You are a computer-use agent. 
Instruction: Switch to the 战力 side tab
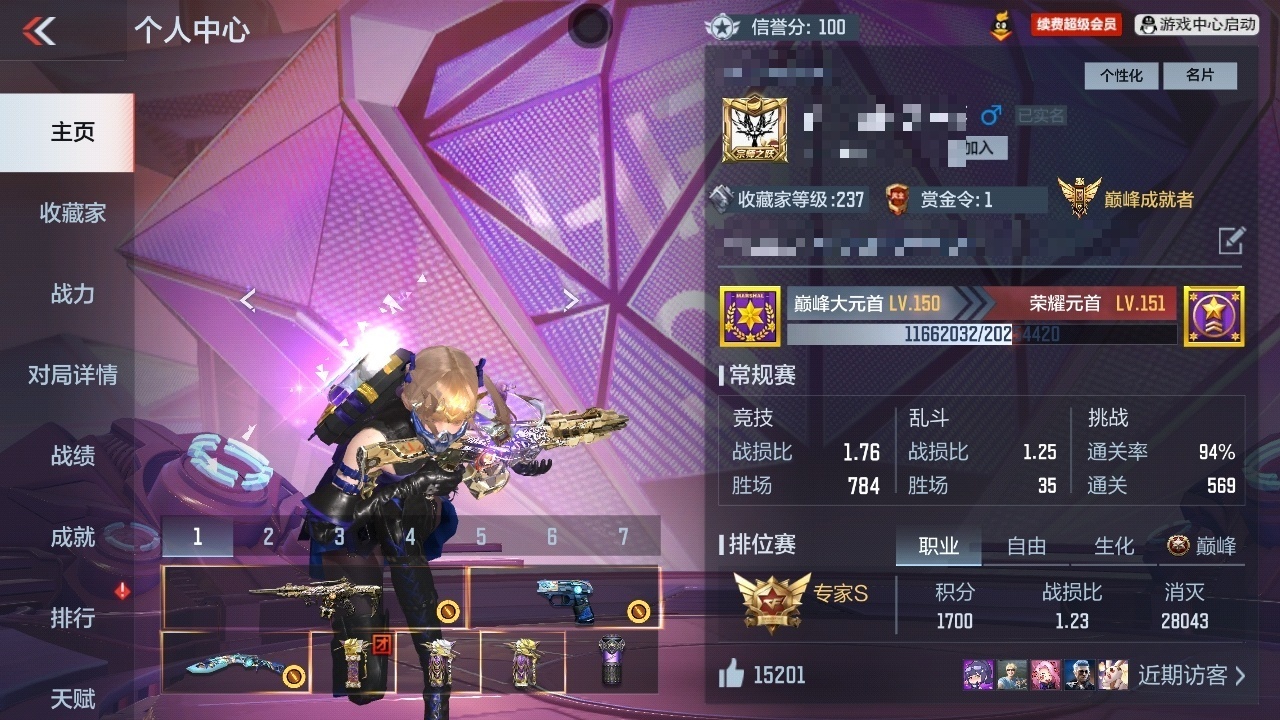(x=72, y=294)
